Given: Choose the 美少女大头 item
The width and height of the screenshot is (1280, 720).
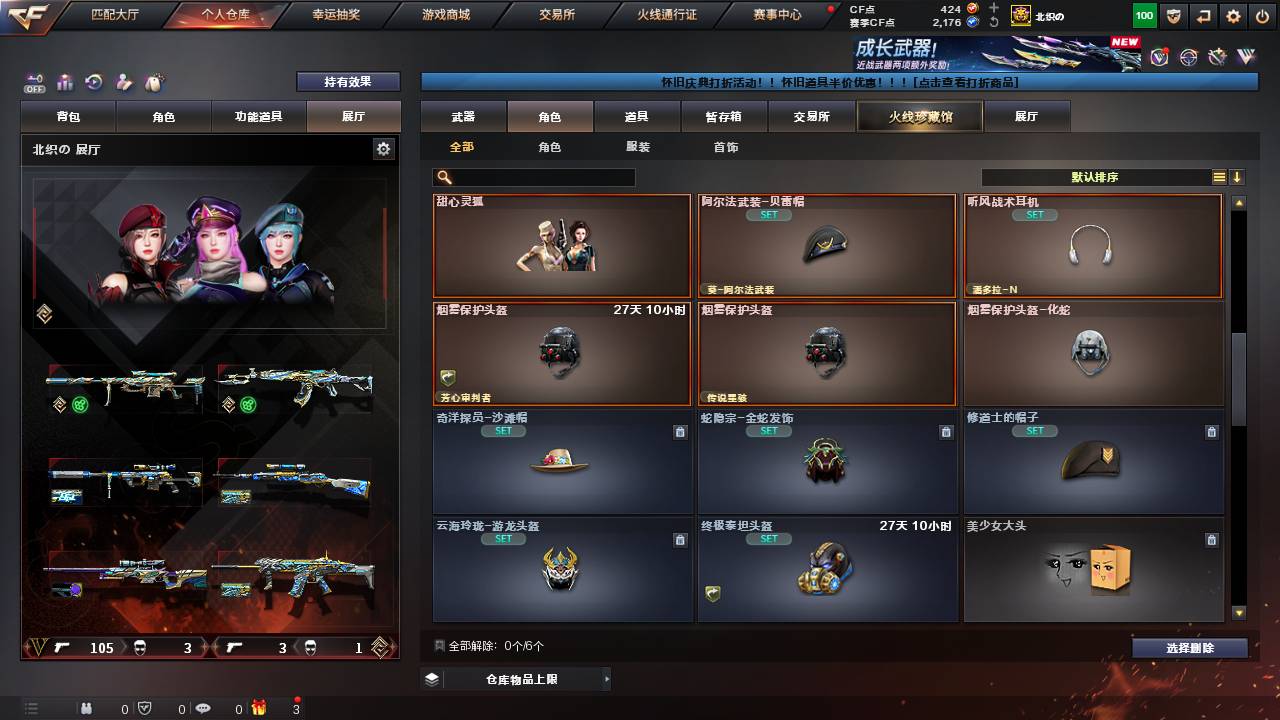Looking at the screenshot, I should (1093, 570).
